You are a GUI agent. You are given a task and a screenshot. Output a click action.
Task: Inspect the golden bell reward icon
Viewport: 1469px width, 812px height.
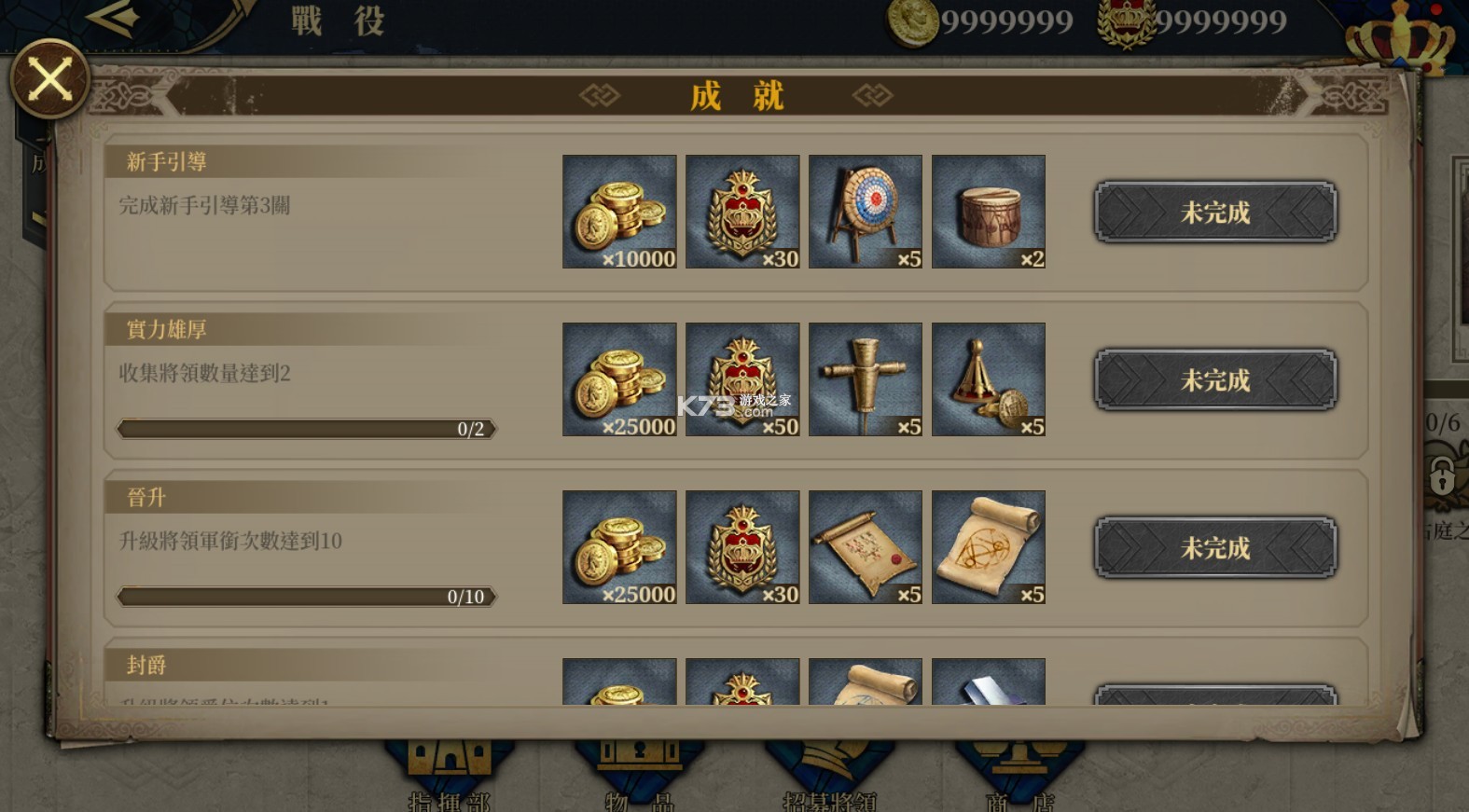pos(989,379)
